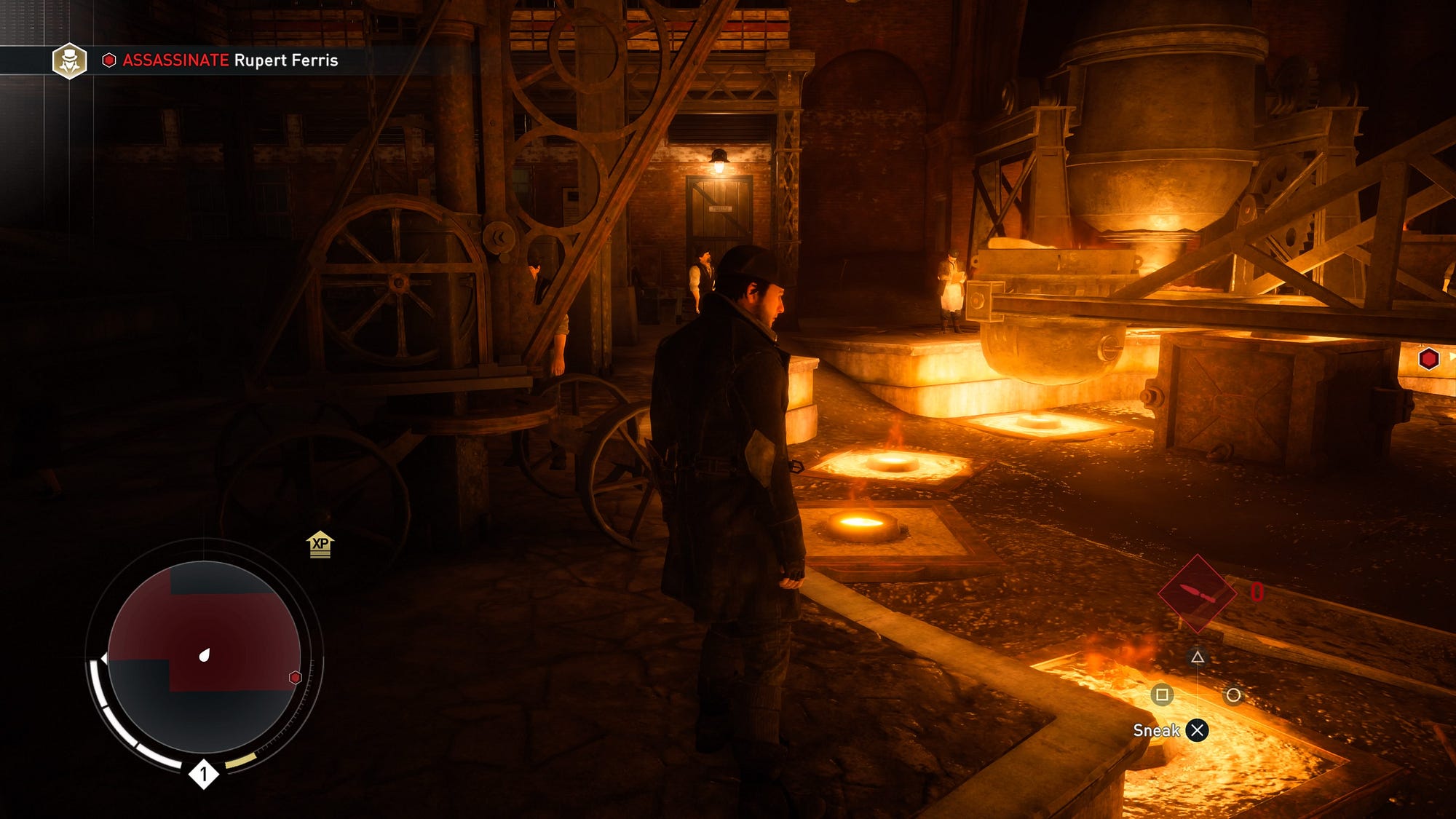Click the red hexagon target waypoint marker
This screenshot has width=1456, height=819.
(x=1428, y=359)
